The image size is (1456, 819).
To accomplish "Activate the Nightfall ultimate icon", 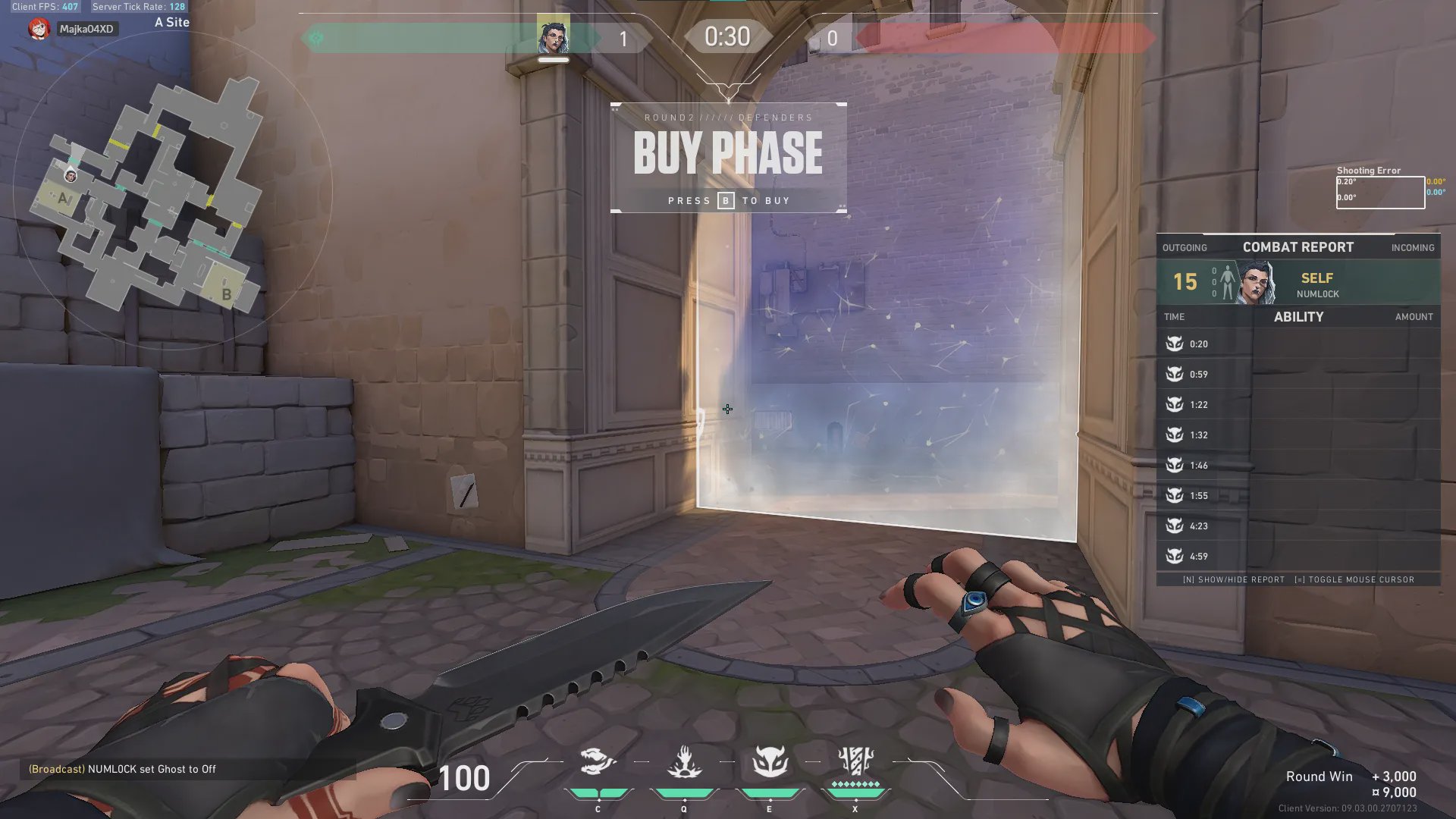I will (x=855, y=762).
